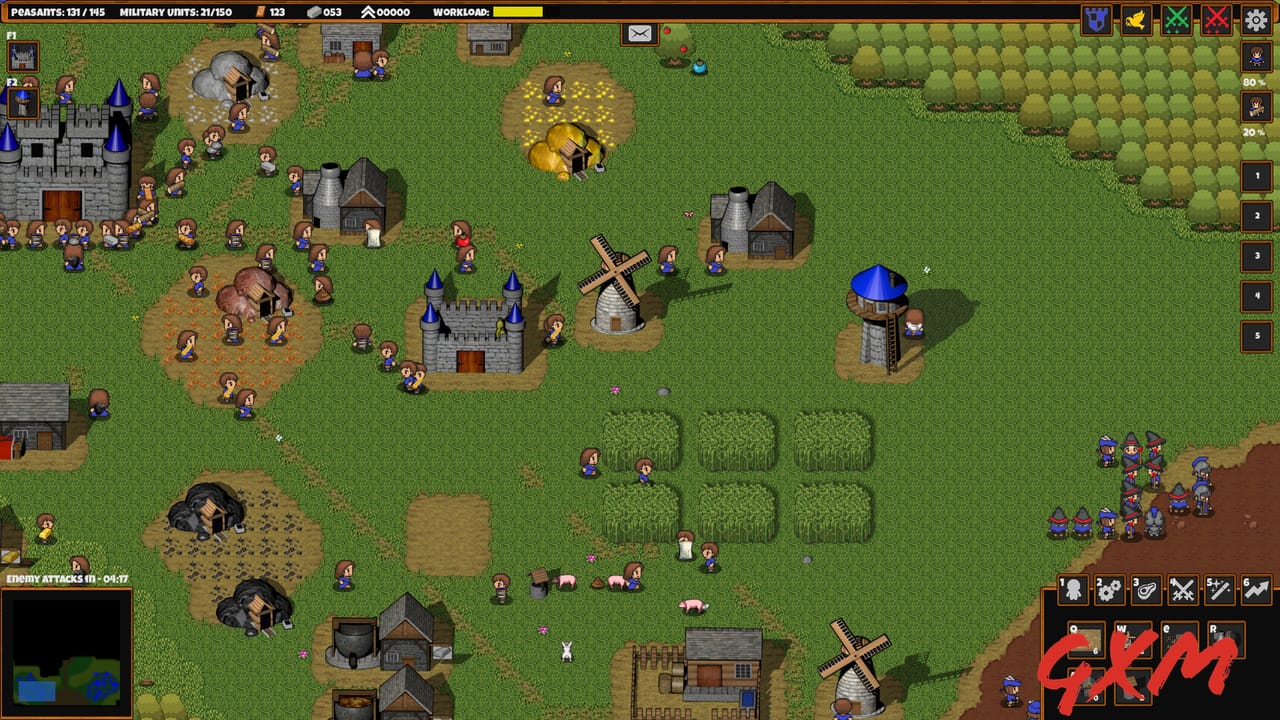Open the settings gear menu

pyautogui.click(x=1253, y=17)
